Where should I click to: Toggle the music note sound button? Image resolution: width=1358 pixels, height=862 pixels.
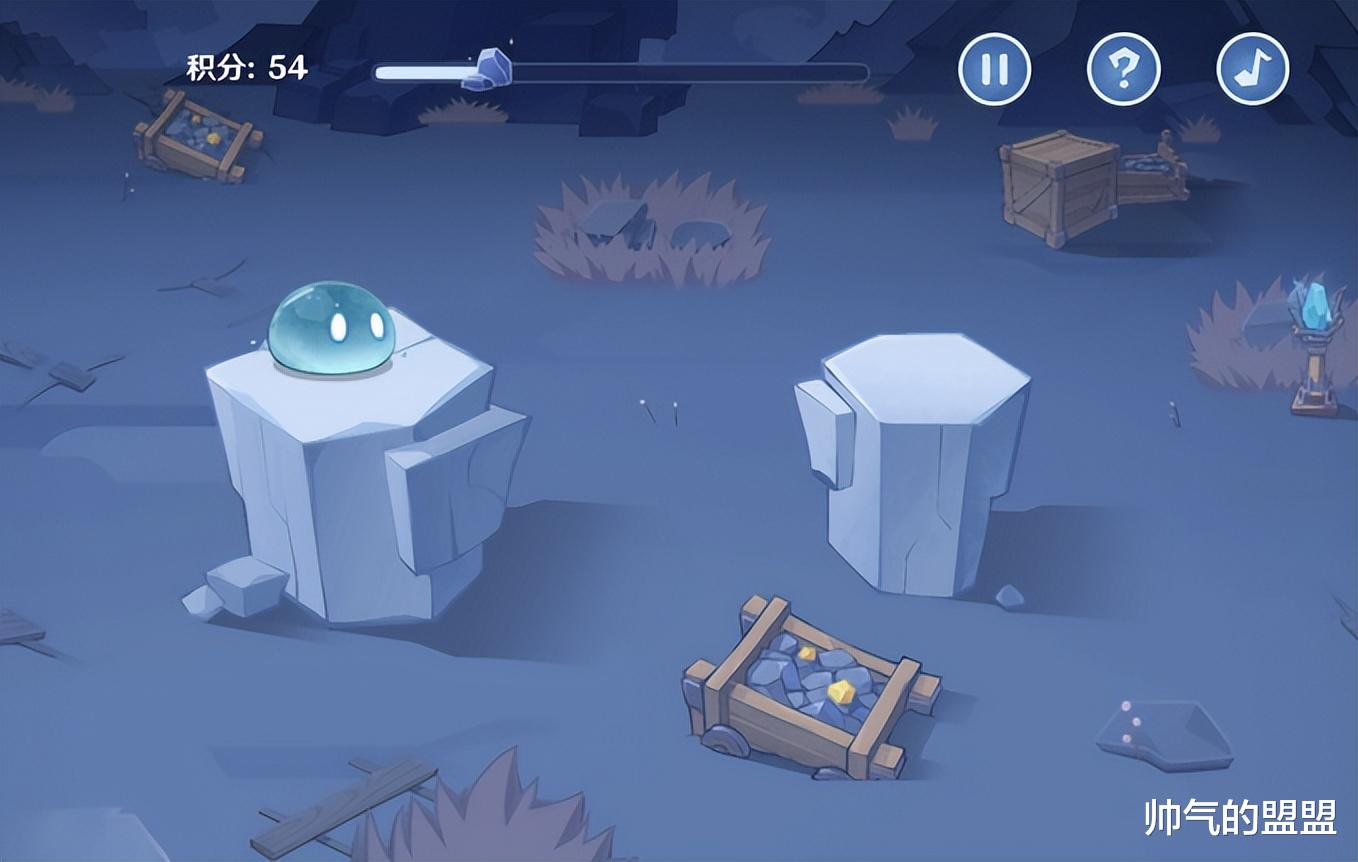click(x=1252, y=69)
